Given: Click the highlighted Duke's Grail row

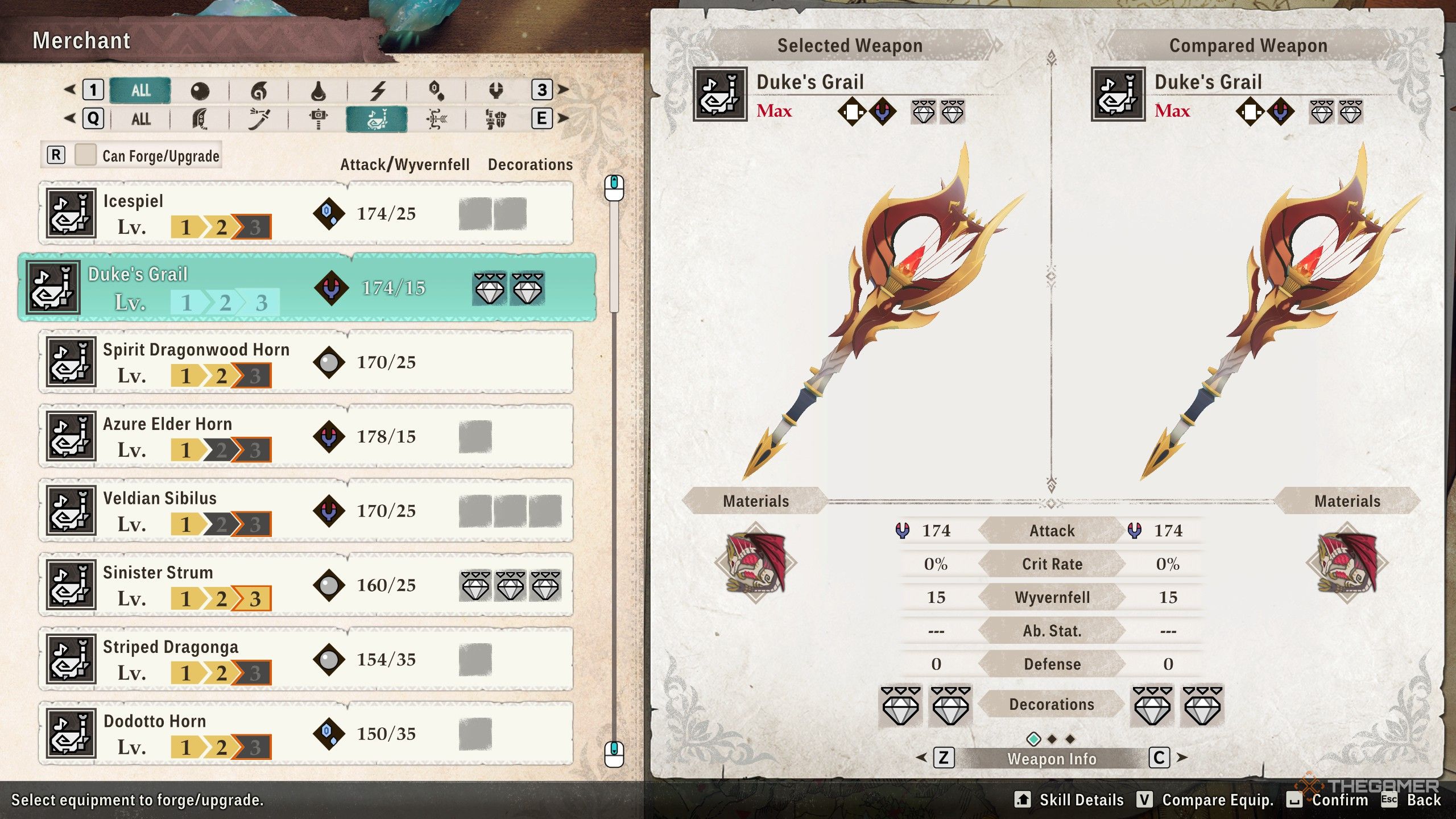Looking at the screenshot, I should 307,288.
